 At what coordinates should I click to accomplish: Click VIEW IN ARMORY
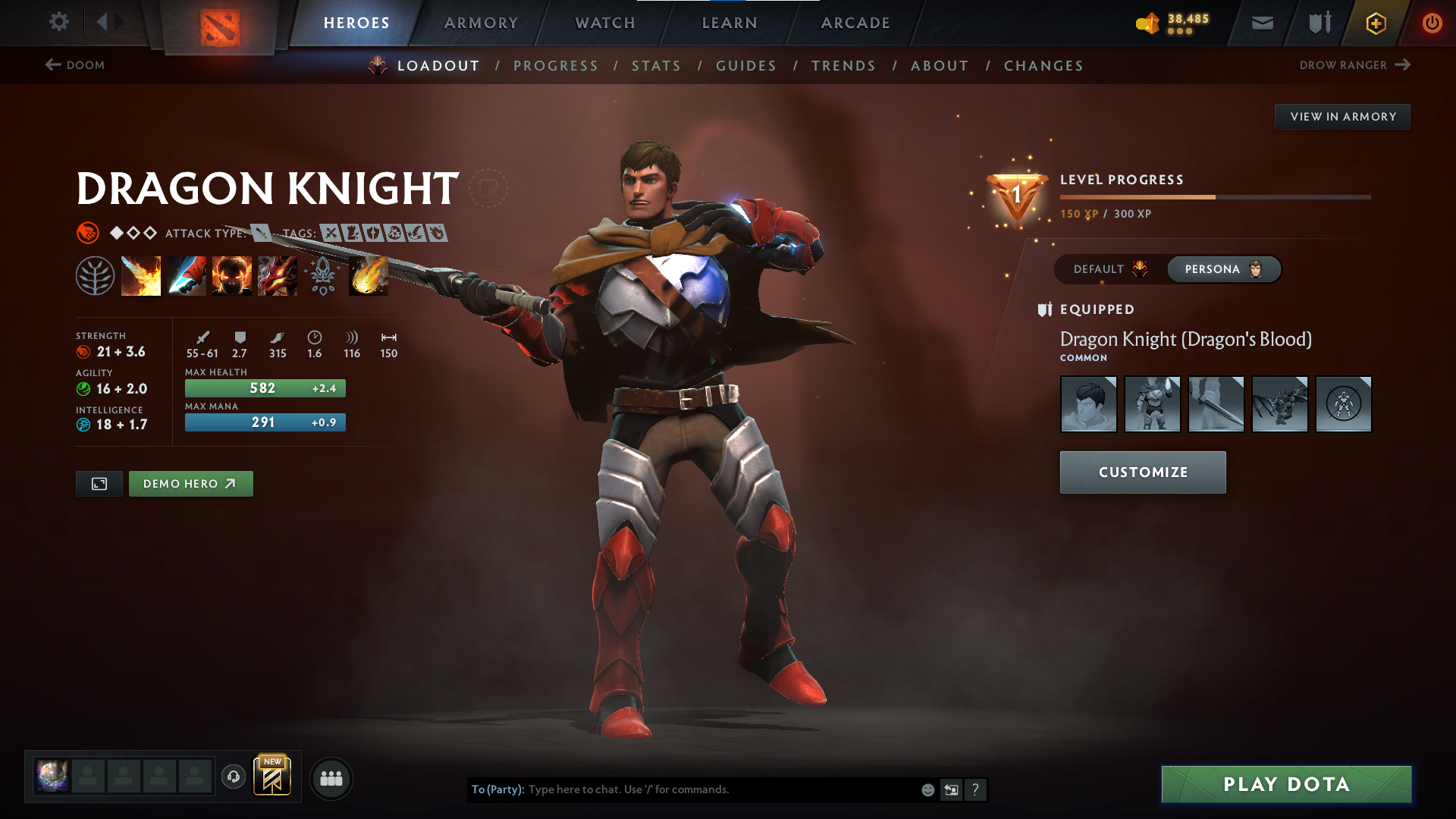click(1342, 116)
